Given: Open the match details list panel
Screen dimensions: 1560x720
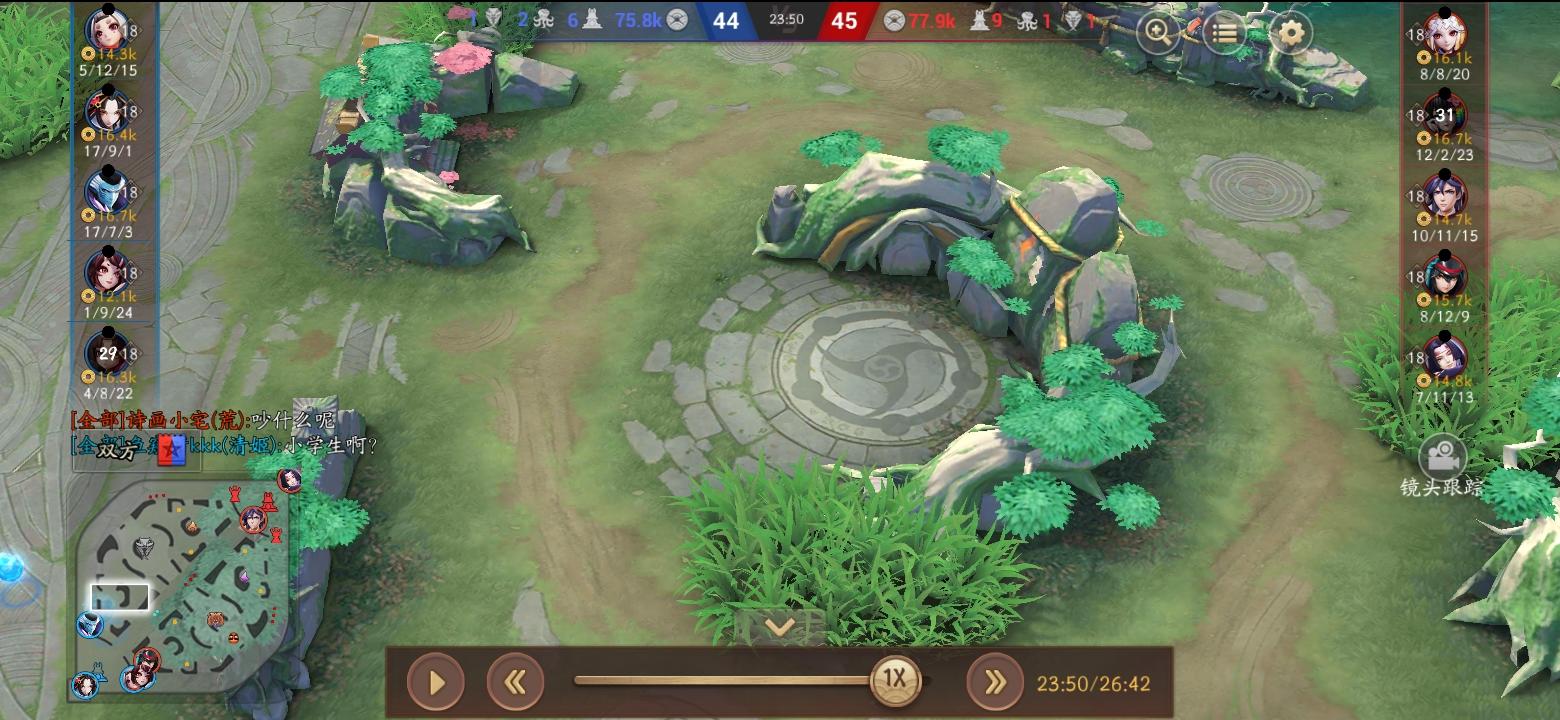Looking at the screenshot, I should pyautogui.click(x=1224, y=33).
